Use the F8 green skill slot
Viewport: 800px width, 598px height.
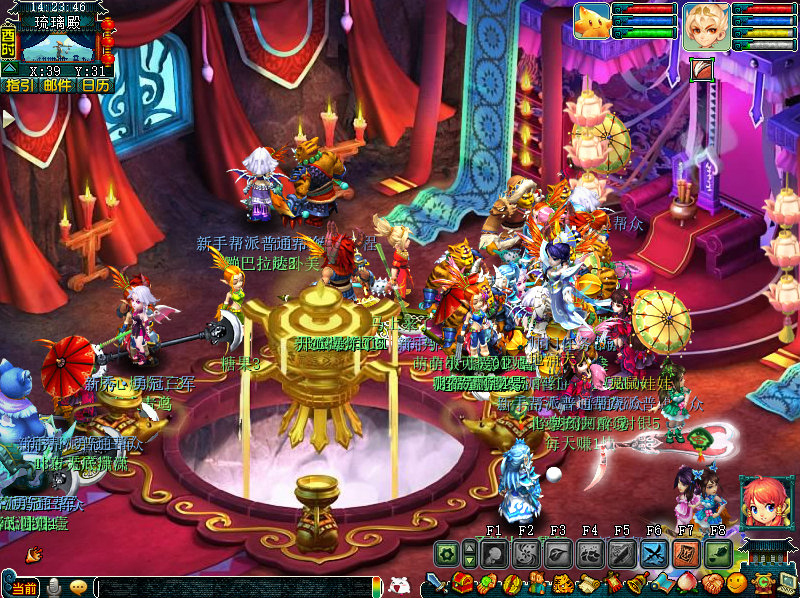(x=718, y=554)
